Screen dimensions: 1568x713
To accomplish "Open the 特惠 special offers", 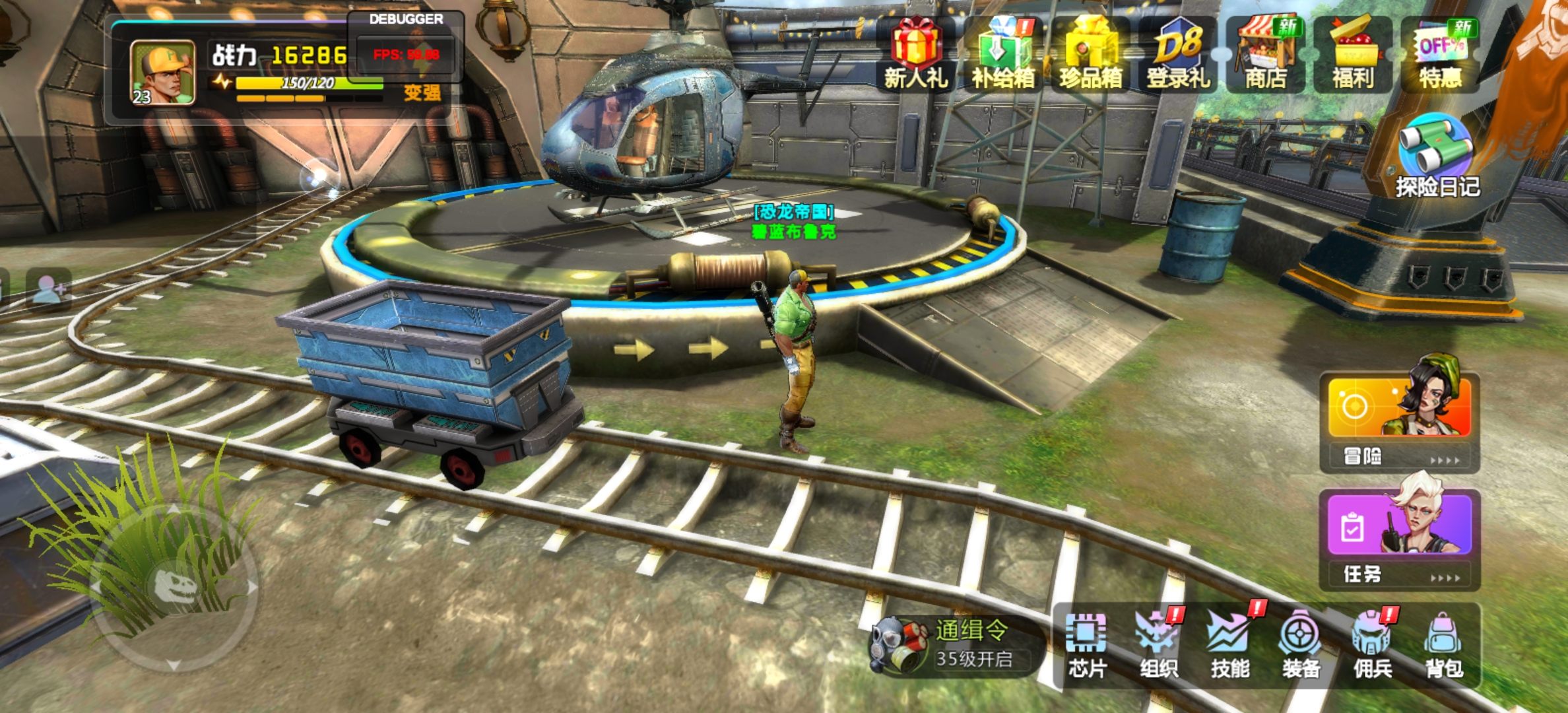I will click(x=1440, y=54).
